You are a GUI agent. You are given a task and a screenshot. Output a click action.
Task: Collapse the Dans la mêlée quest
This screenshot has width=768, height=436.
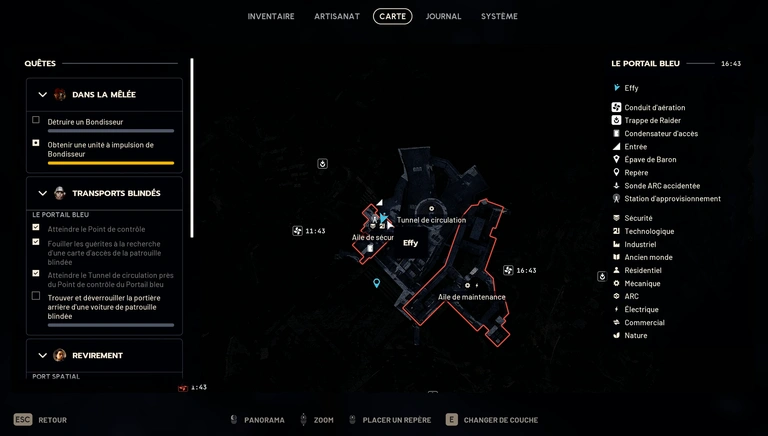click(x=42, y=95)
